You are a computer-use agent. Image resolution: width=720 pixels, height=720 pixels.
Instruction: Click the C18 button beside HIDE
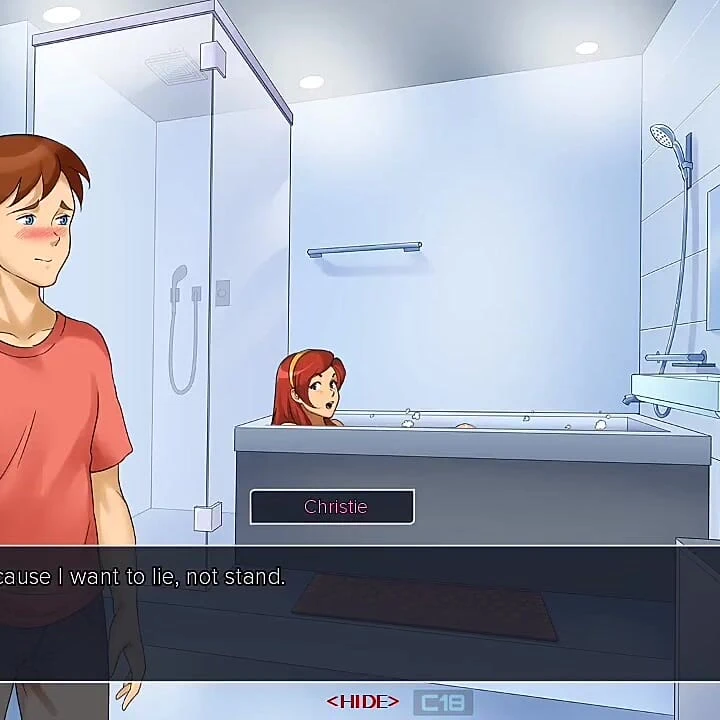pyautogui.click(x=442, y=702)
